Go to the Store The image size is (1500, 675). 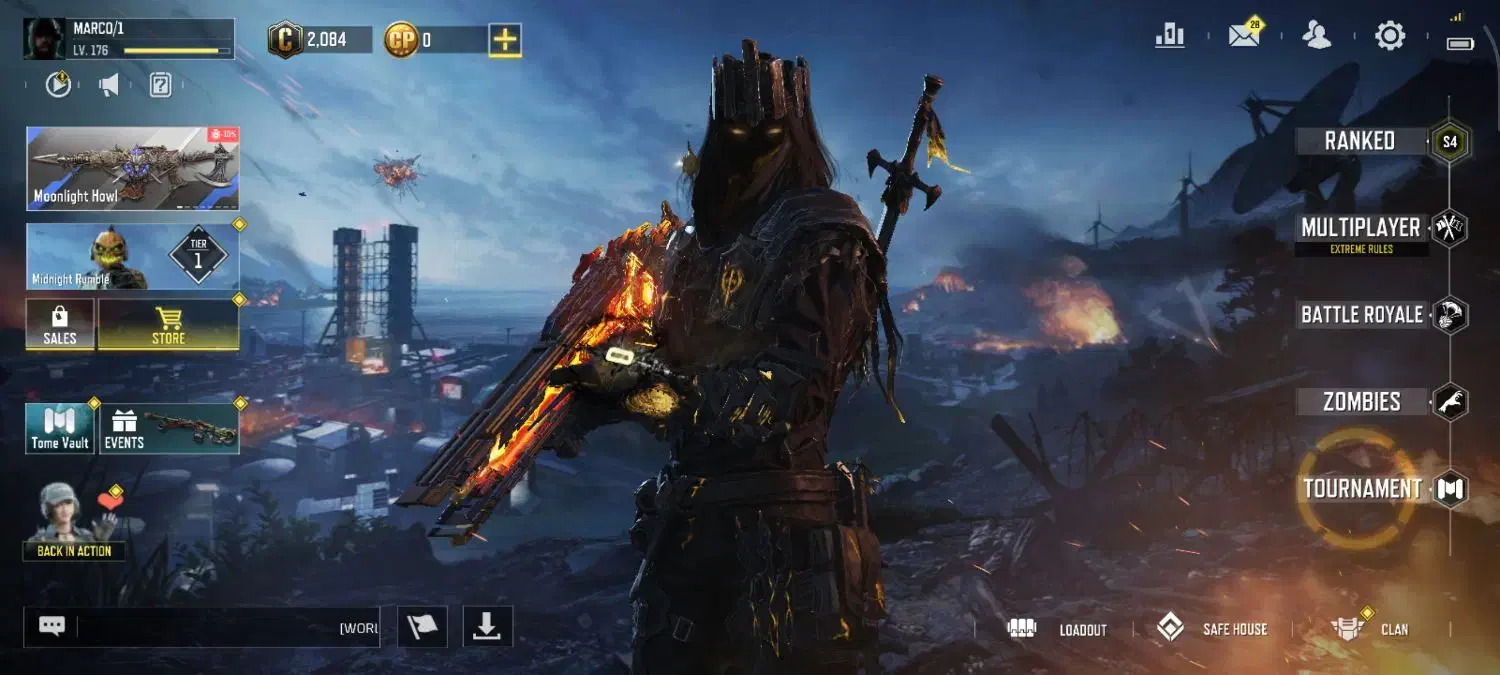pos(168,325)
